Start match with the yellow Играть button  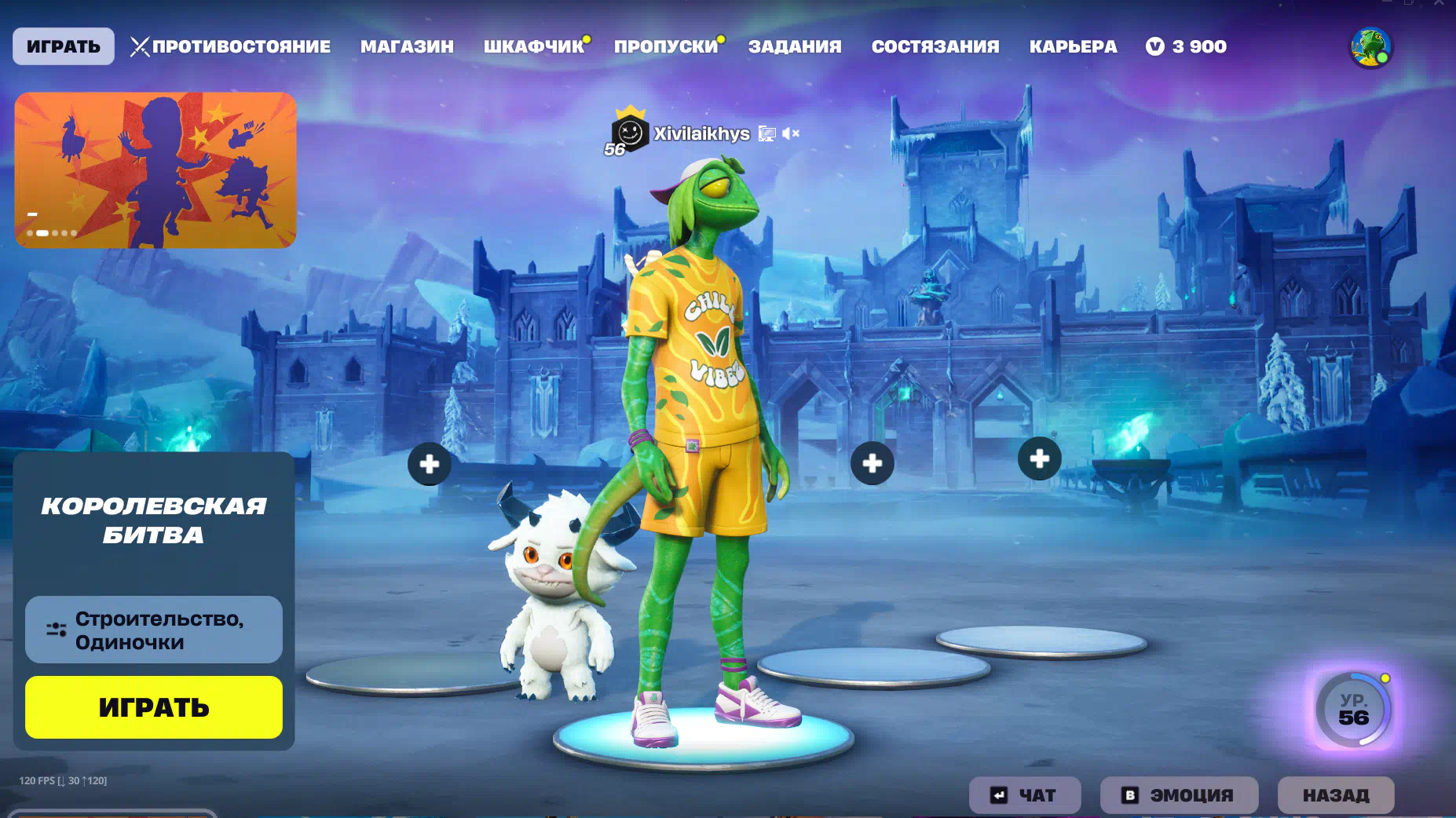[154, 707]
